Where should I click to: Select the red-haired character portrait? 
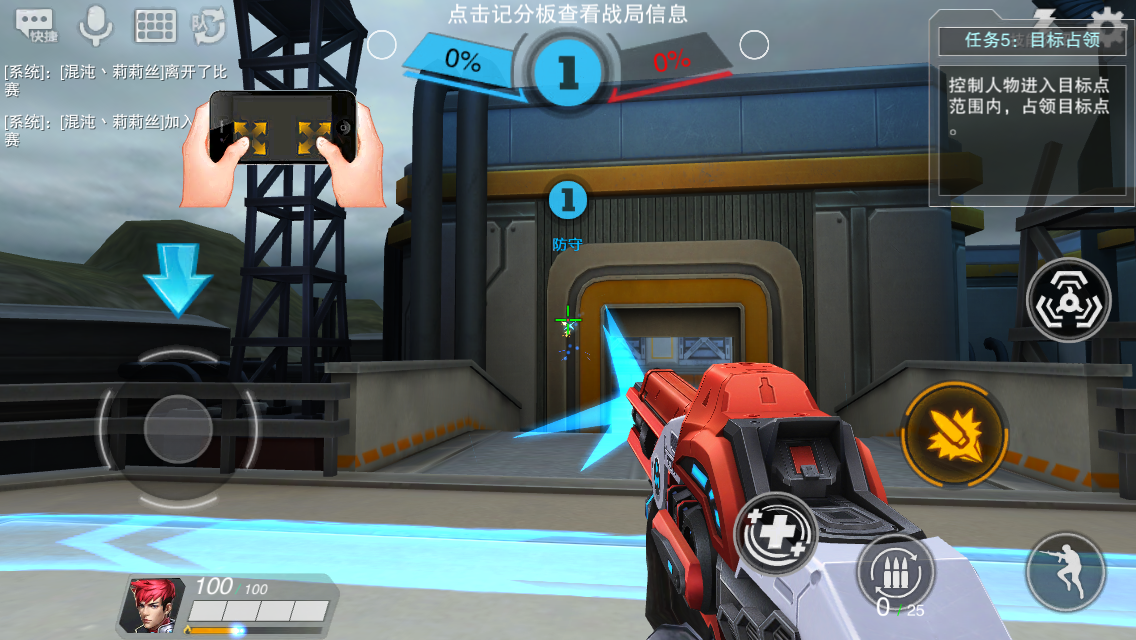coord(152,604)
